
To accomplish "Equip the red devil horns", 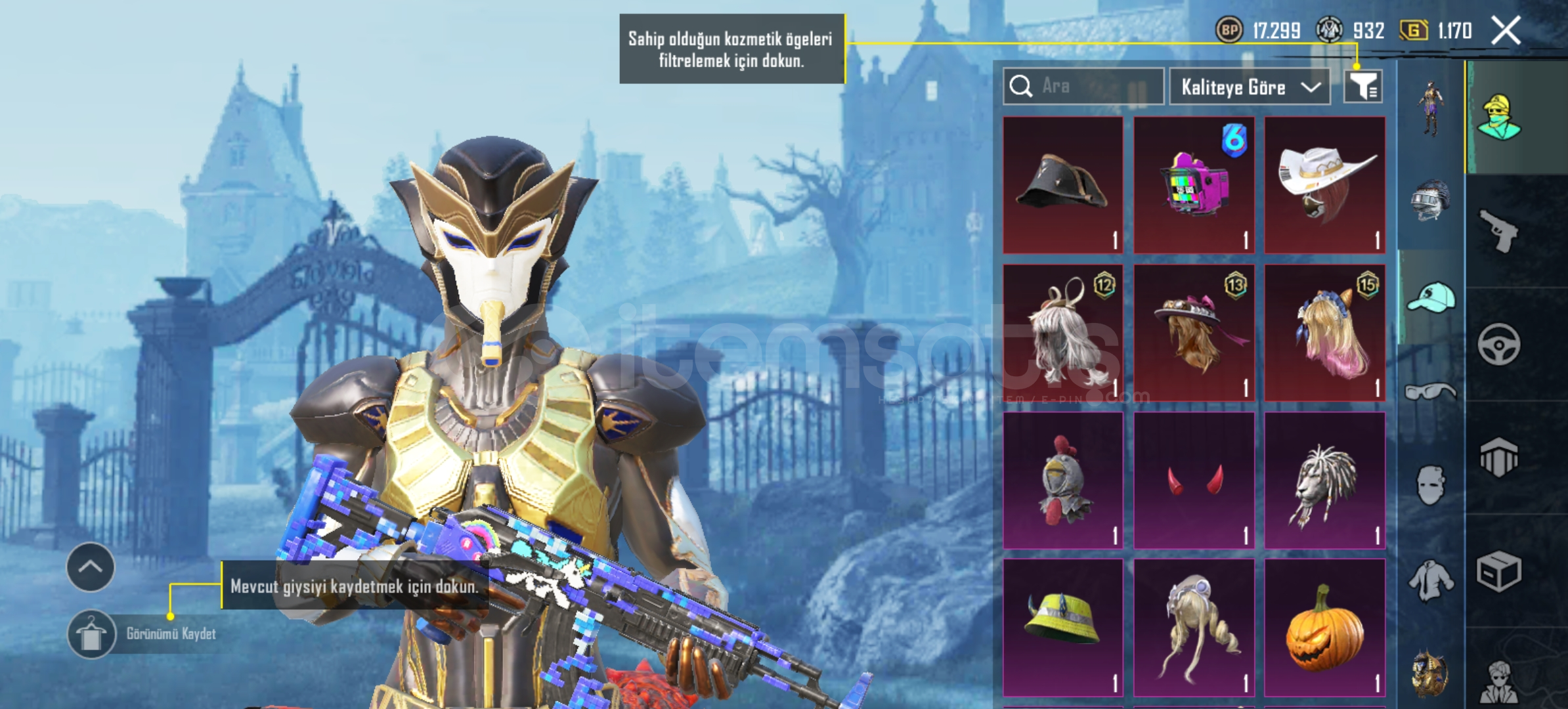I will point(1194,480).
